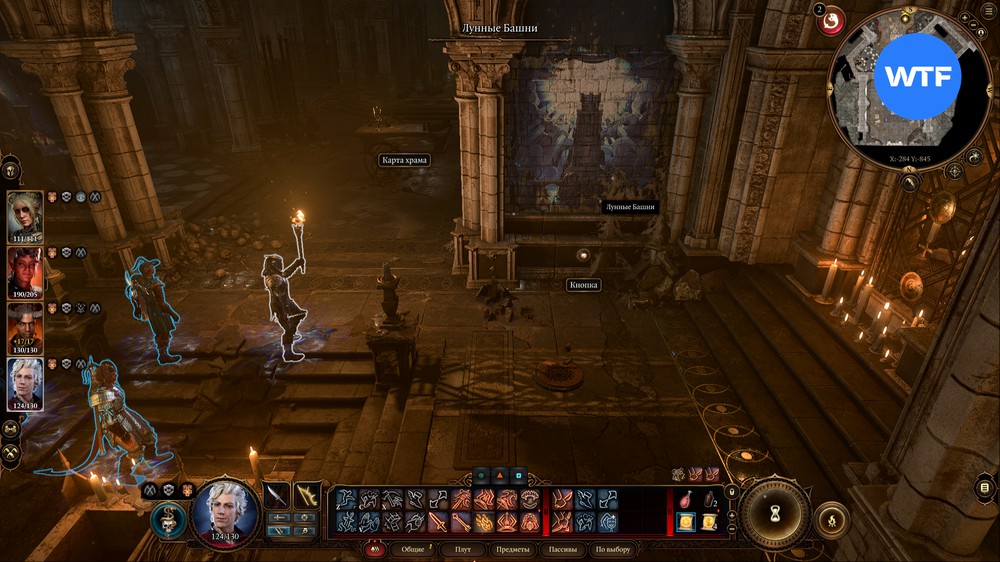Use the red health potion slot

point(684,499)
